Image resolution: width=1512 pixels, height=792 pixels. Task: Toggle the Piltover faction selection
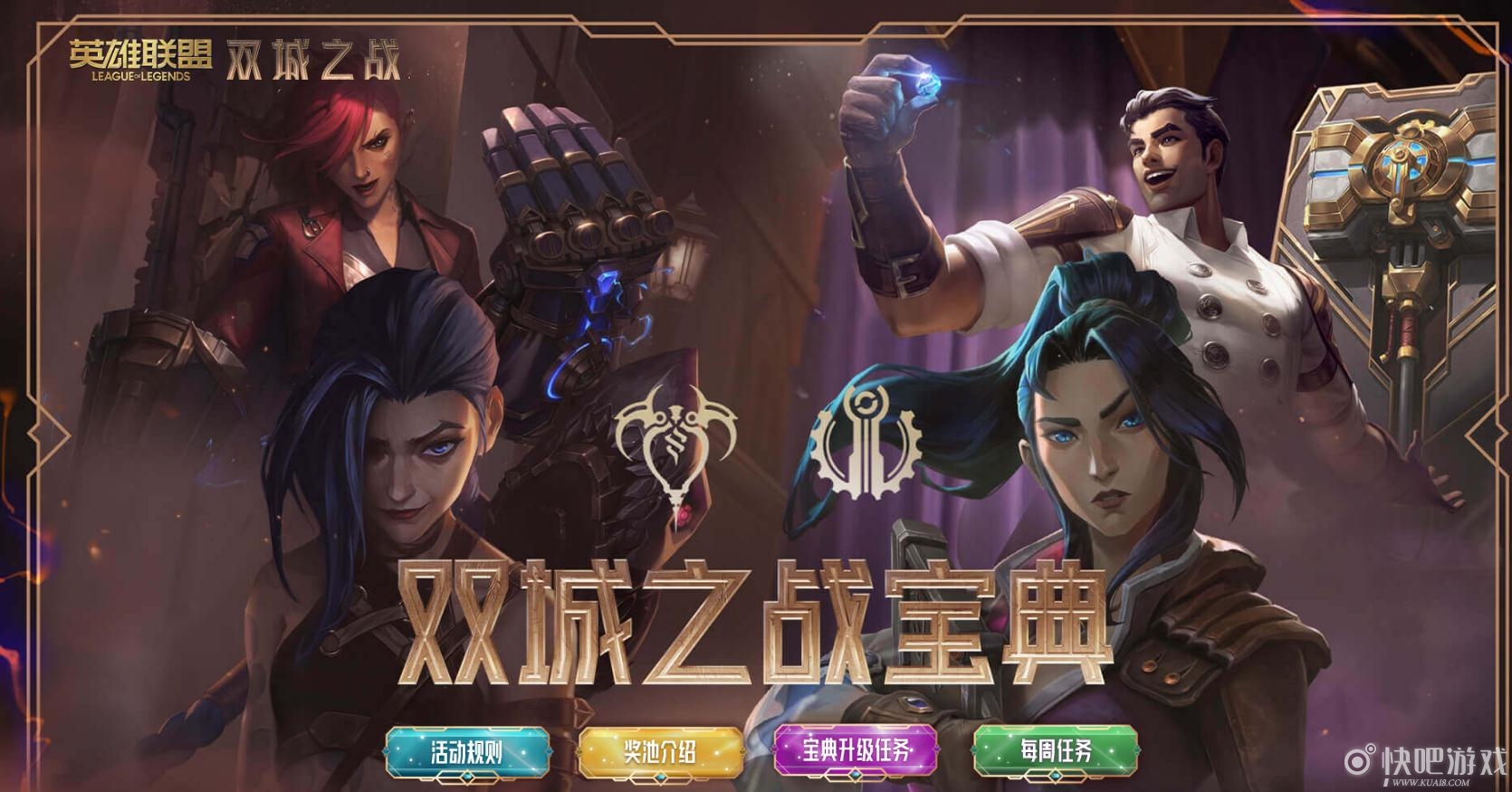[865, 444]
